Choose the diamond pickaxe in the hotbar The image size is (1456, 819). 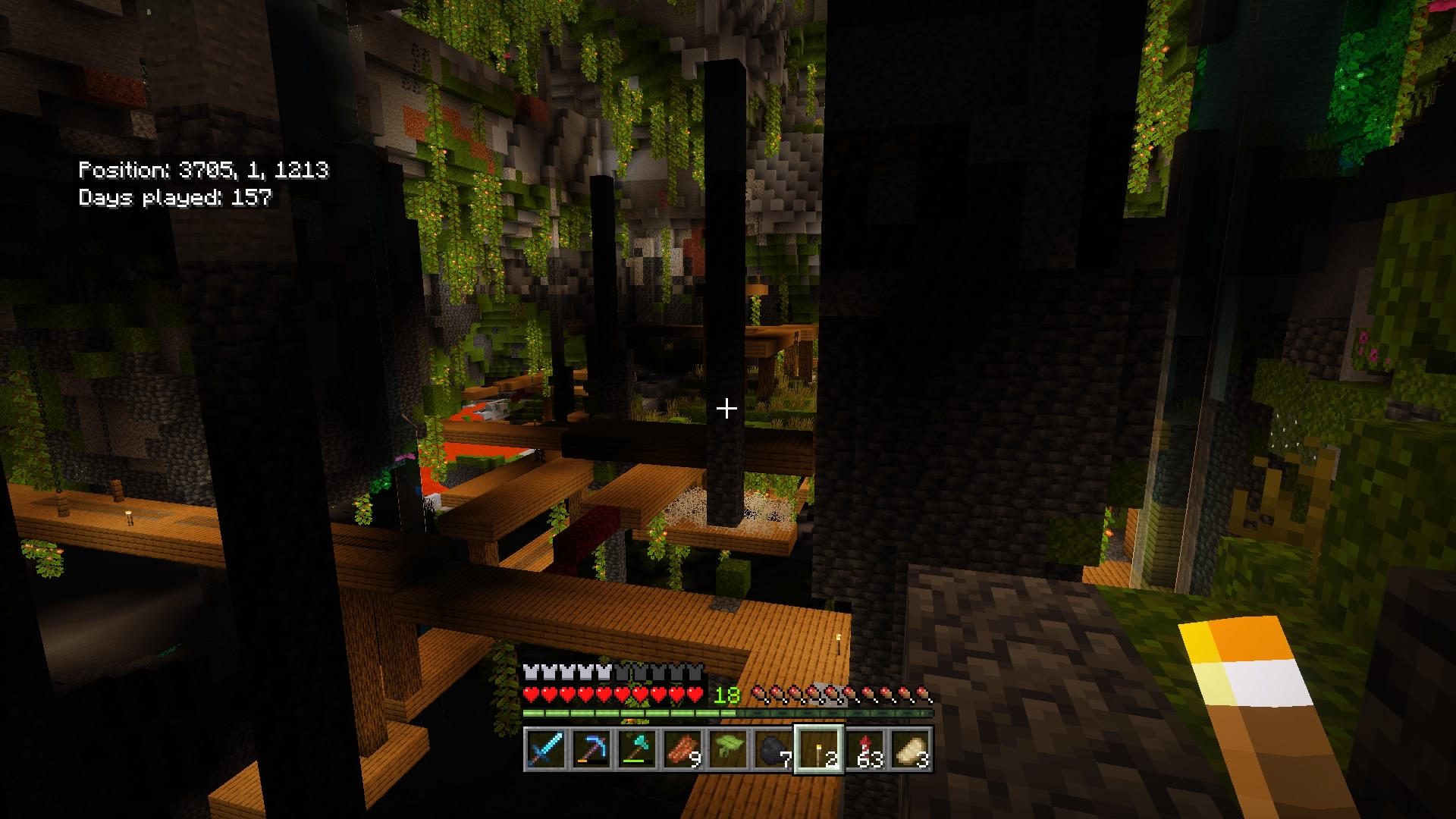click(591, 749)
